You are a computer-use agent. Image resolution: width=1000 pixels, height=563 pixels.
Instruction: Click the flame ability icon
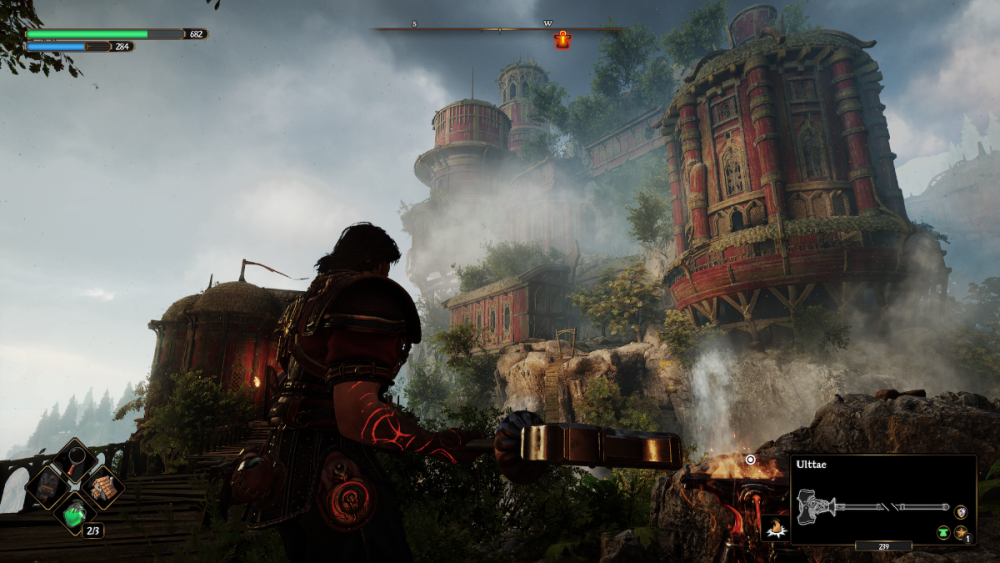[x=773, y=528]
